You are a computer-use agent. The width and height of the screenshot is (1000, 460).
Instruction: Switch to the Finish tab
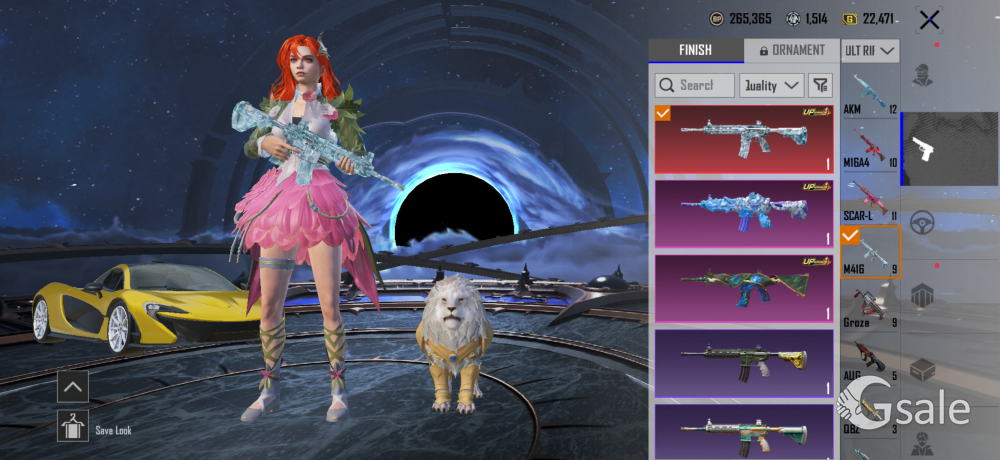(x=695, y=51)
